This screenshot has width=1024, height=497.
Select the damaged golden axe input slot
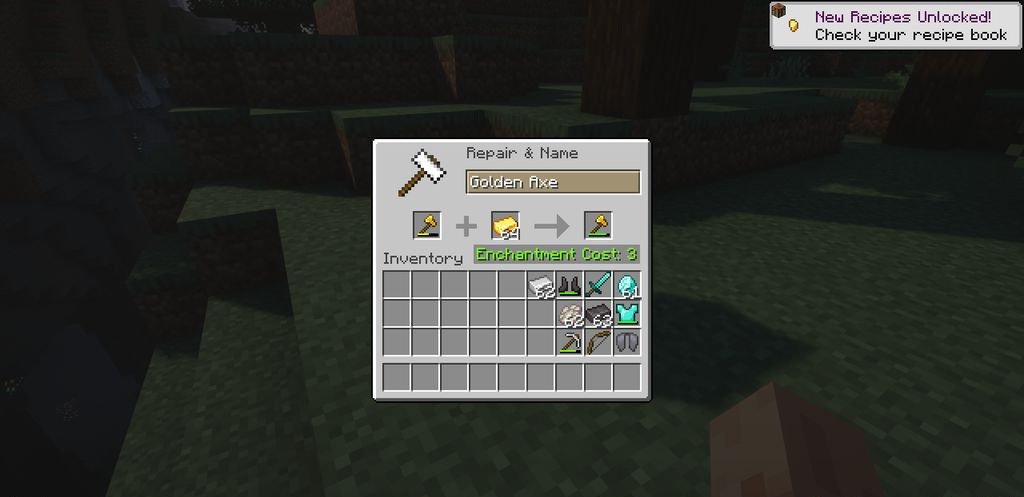427,225
